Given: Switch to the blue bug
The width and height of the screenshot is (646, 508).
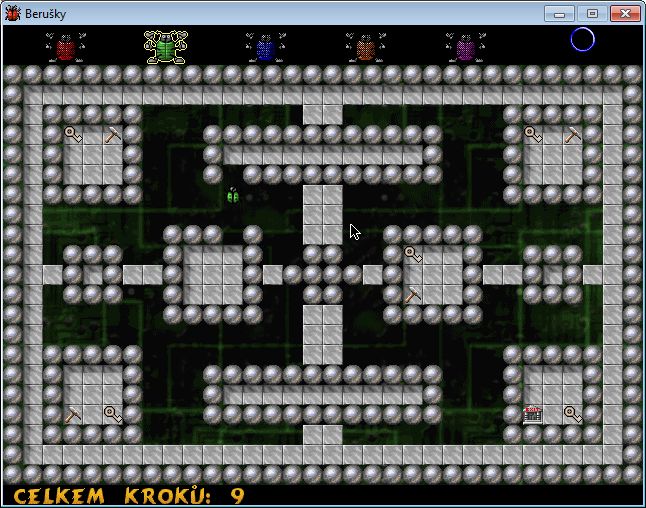Looking at the screenshot, I should [265, 47].
